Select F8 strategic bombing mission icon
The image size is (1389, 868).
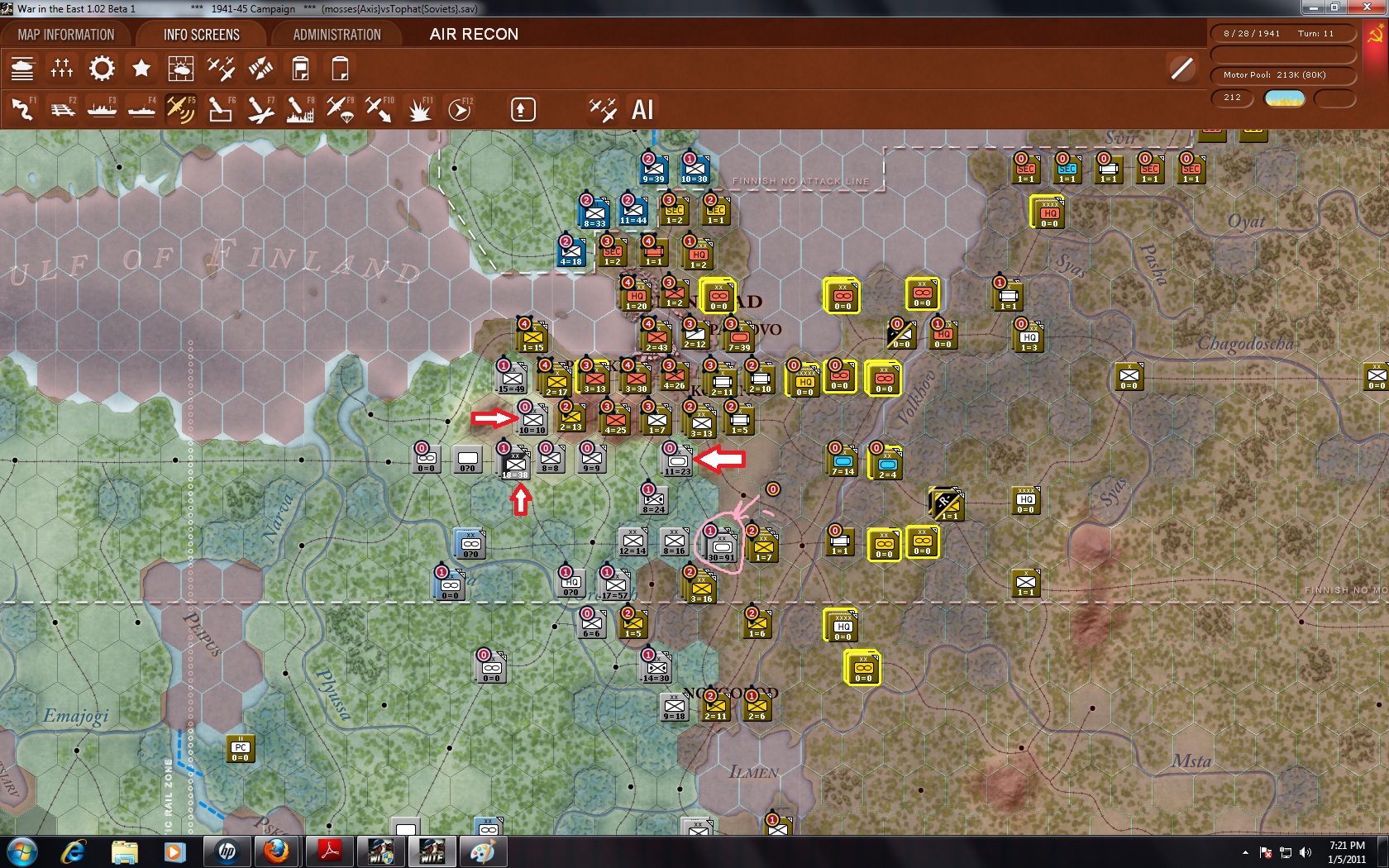click(300, 108)
